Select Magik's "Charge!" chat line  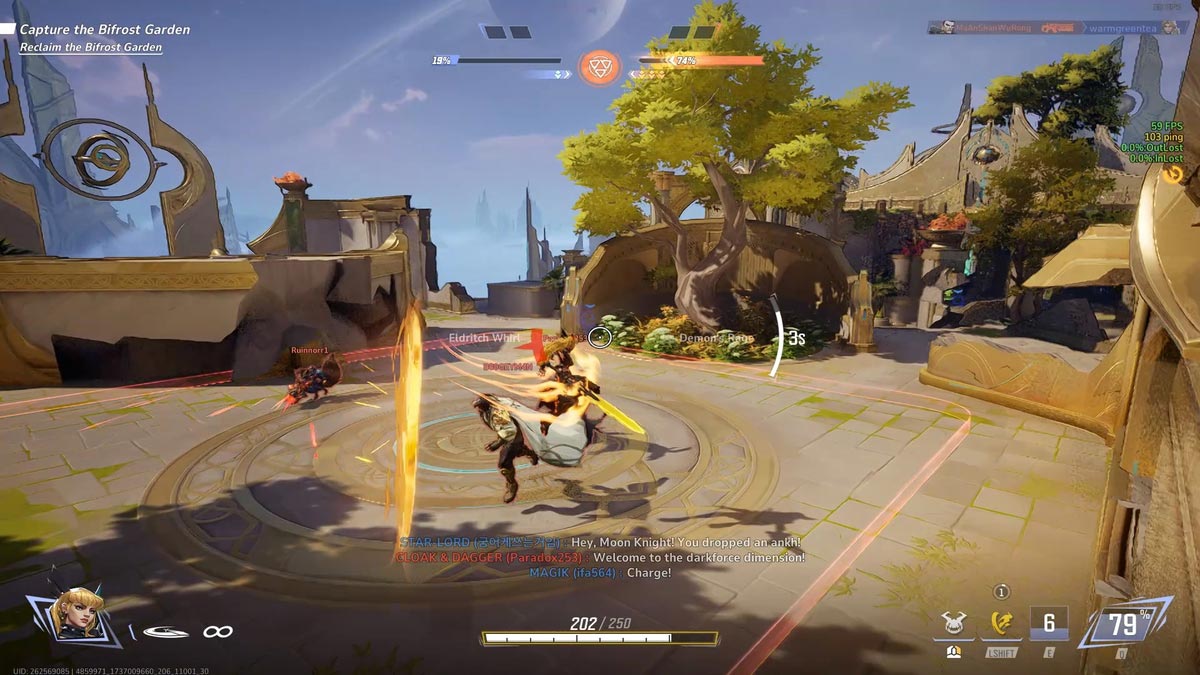(600, 572)
